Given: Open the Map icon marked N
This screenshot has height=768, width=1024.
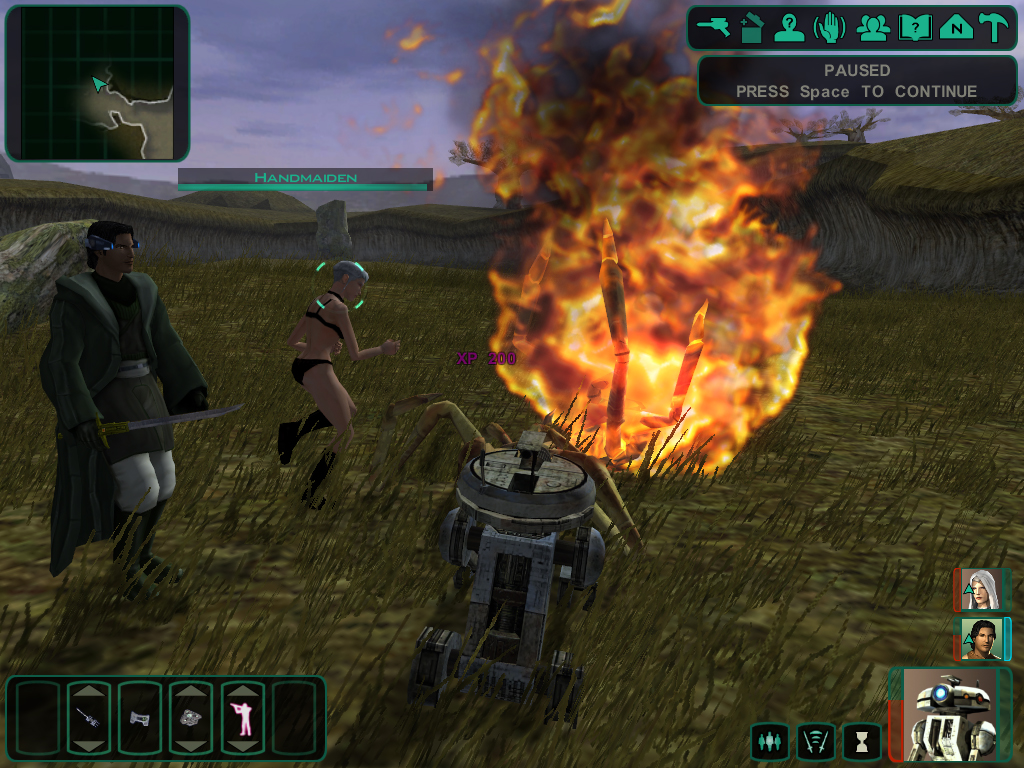Looking at the screenshot, I should [956, 27].
